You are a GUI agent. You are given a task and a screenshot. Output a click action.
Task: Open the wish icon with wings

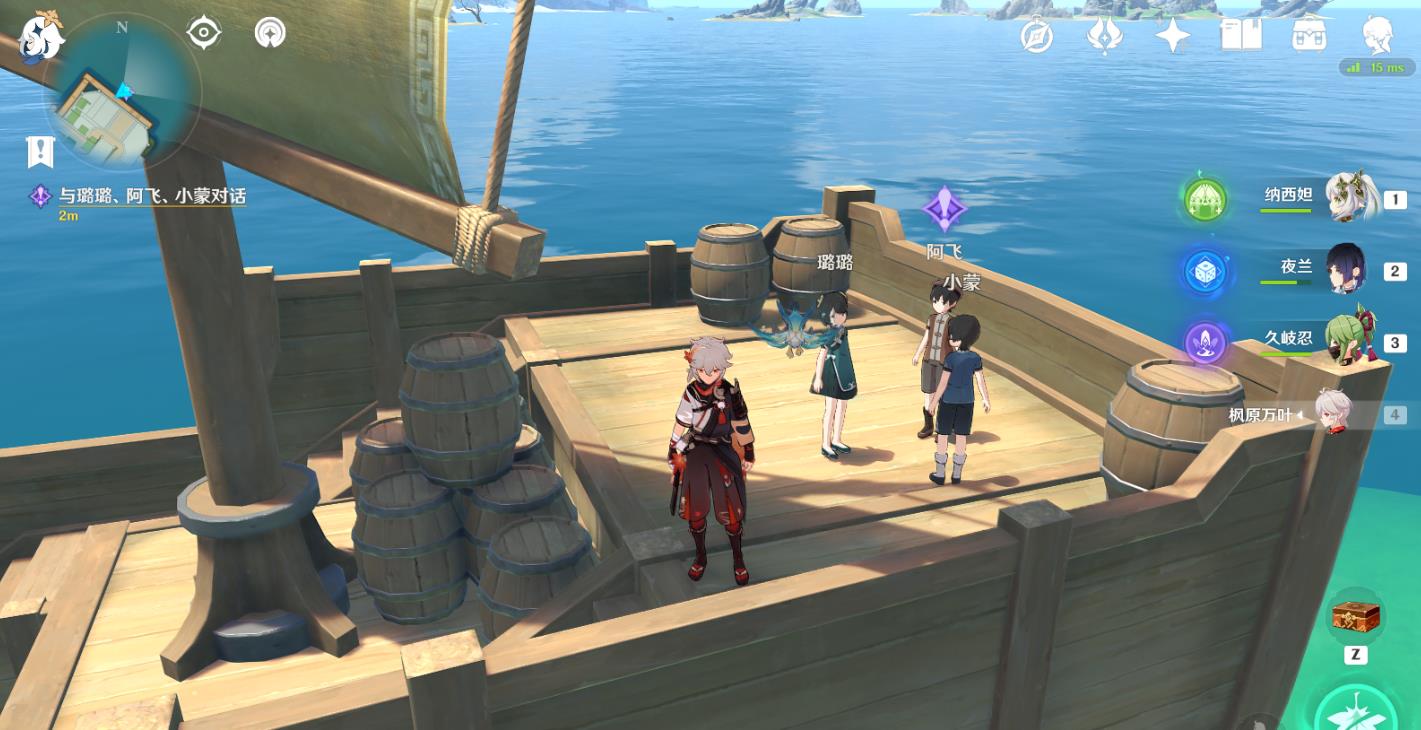[1104, 36]
